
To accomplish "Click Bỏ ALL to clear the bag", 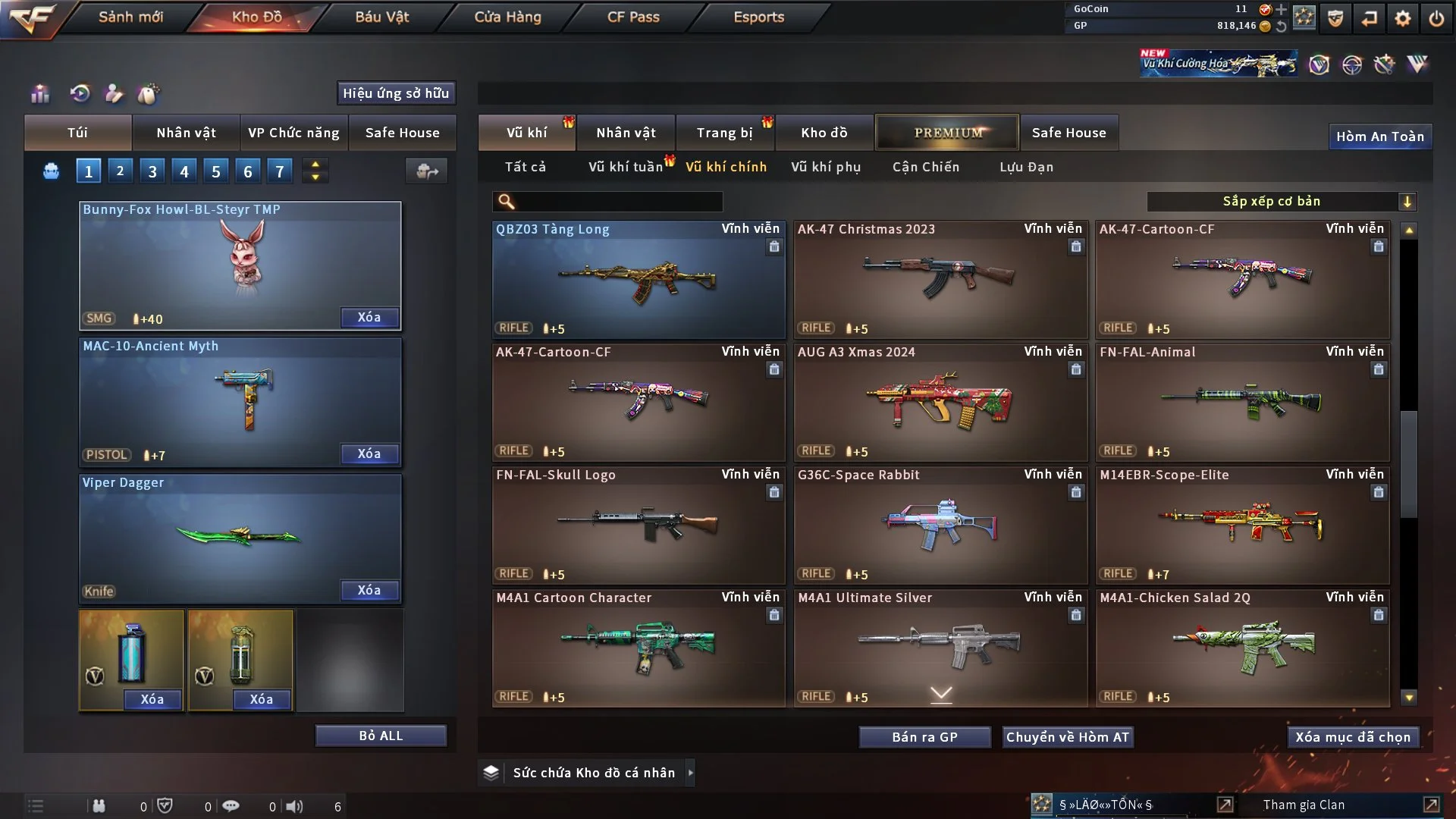I will click(381, 736).
